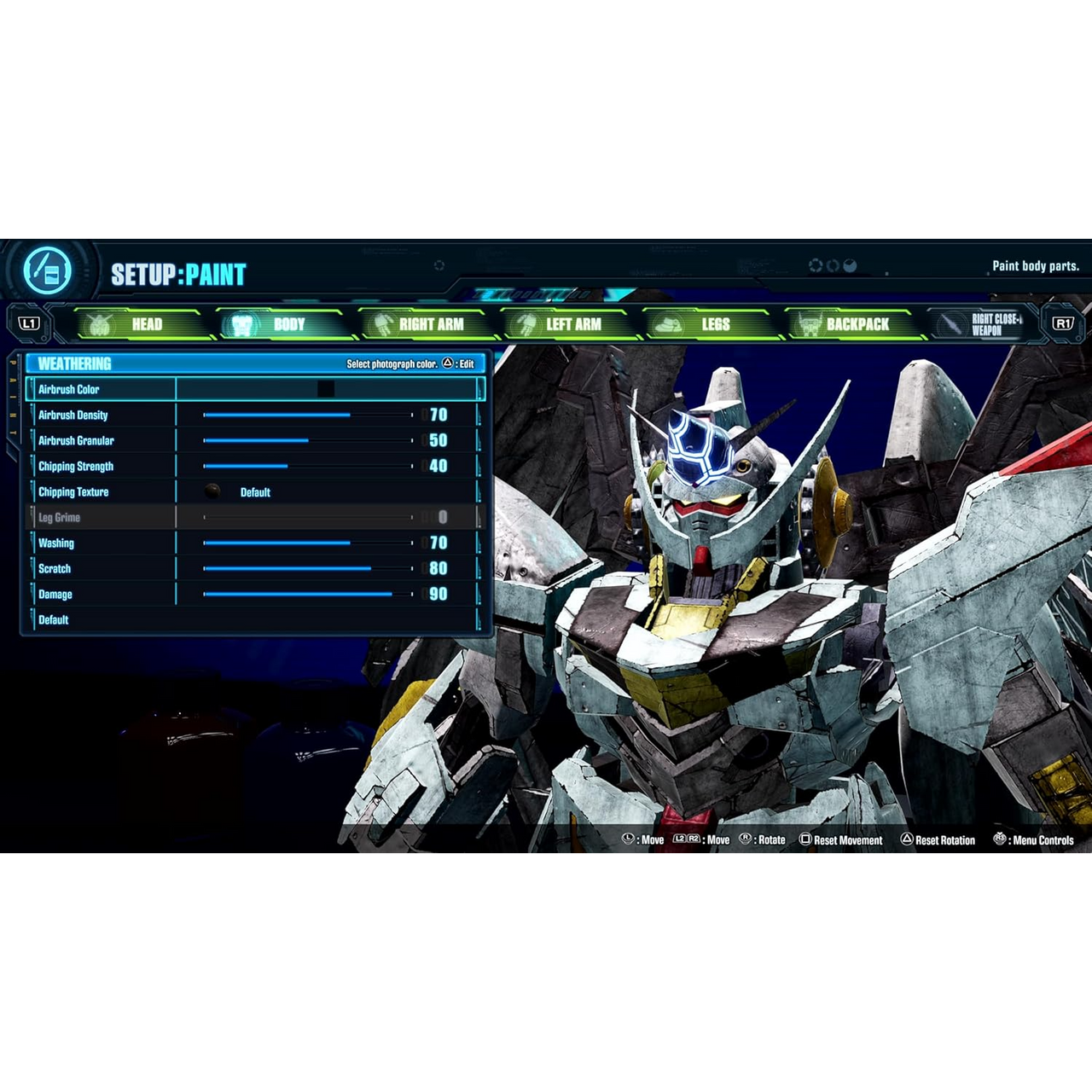Click Edit next to Select photograph color
This screenshot has width=1092, height=1092.
pyautogui.click(x=466, y=363)
